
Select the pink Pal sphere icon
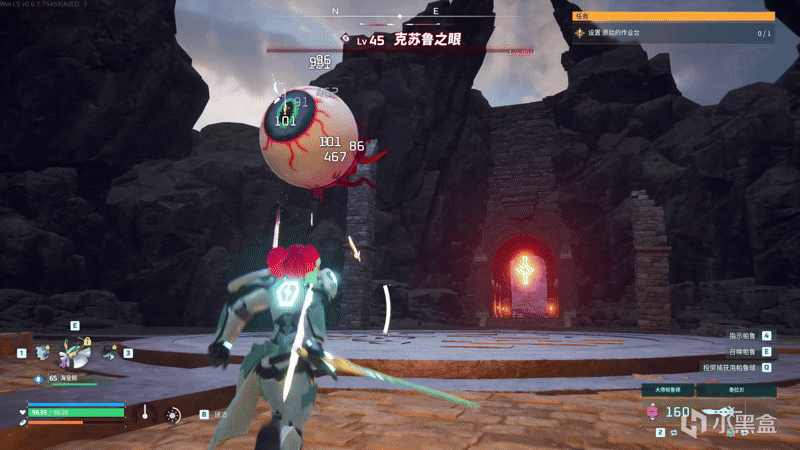point(654,411)
